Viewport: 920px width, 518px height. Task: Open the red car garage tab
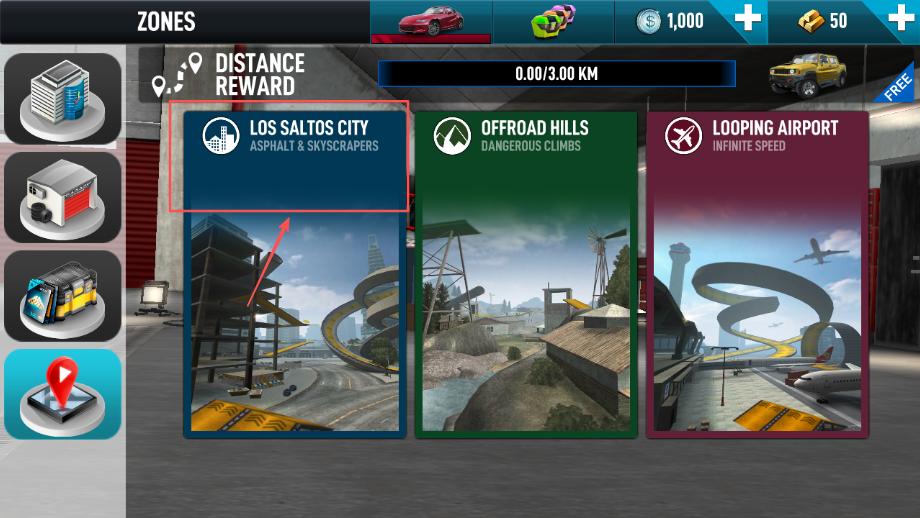click(x=430, y=21)
